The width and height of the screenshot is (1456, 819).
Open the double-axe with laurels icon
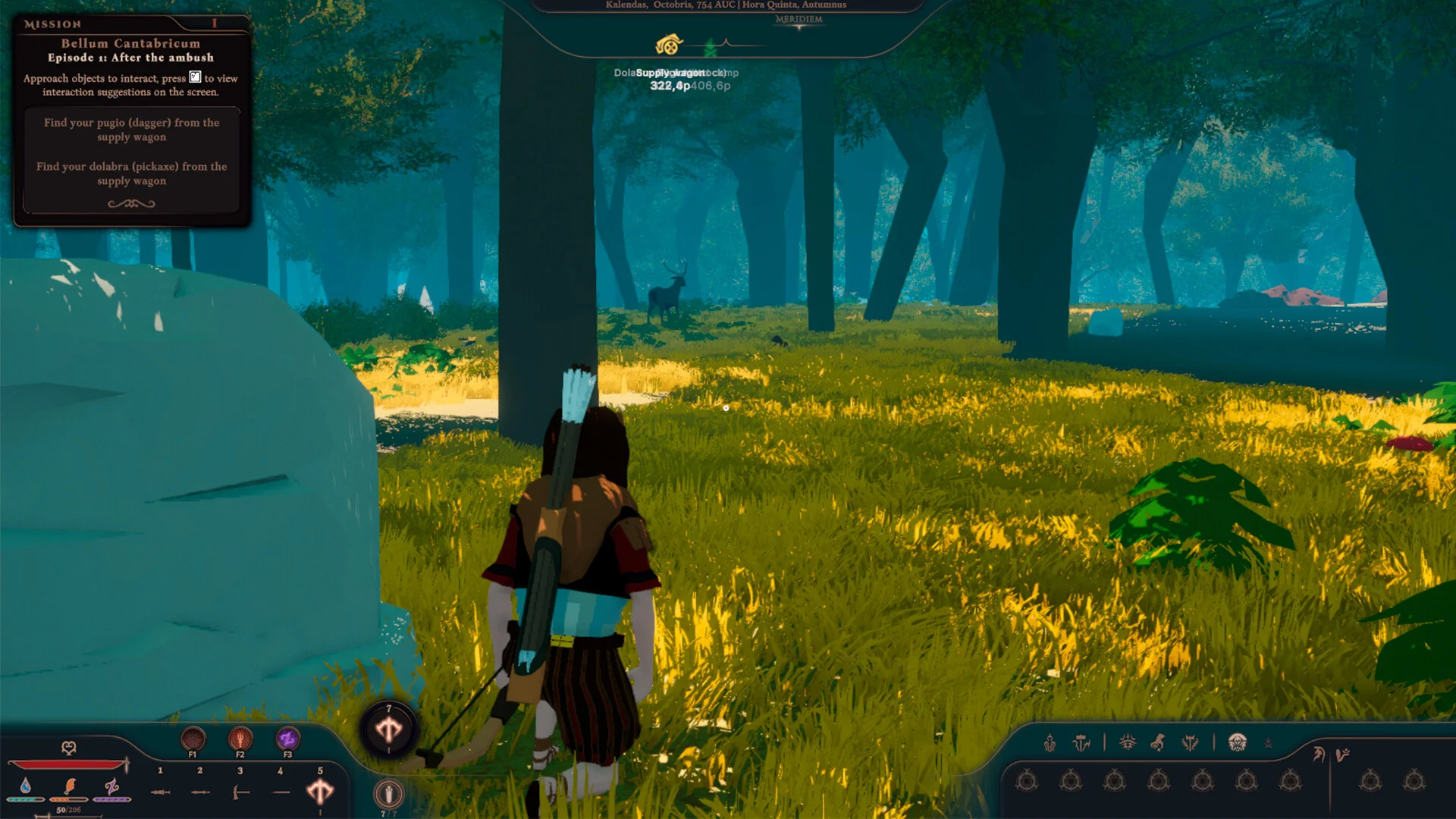[x=1190, y=743]
